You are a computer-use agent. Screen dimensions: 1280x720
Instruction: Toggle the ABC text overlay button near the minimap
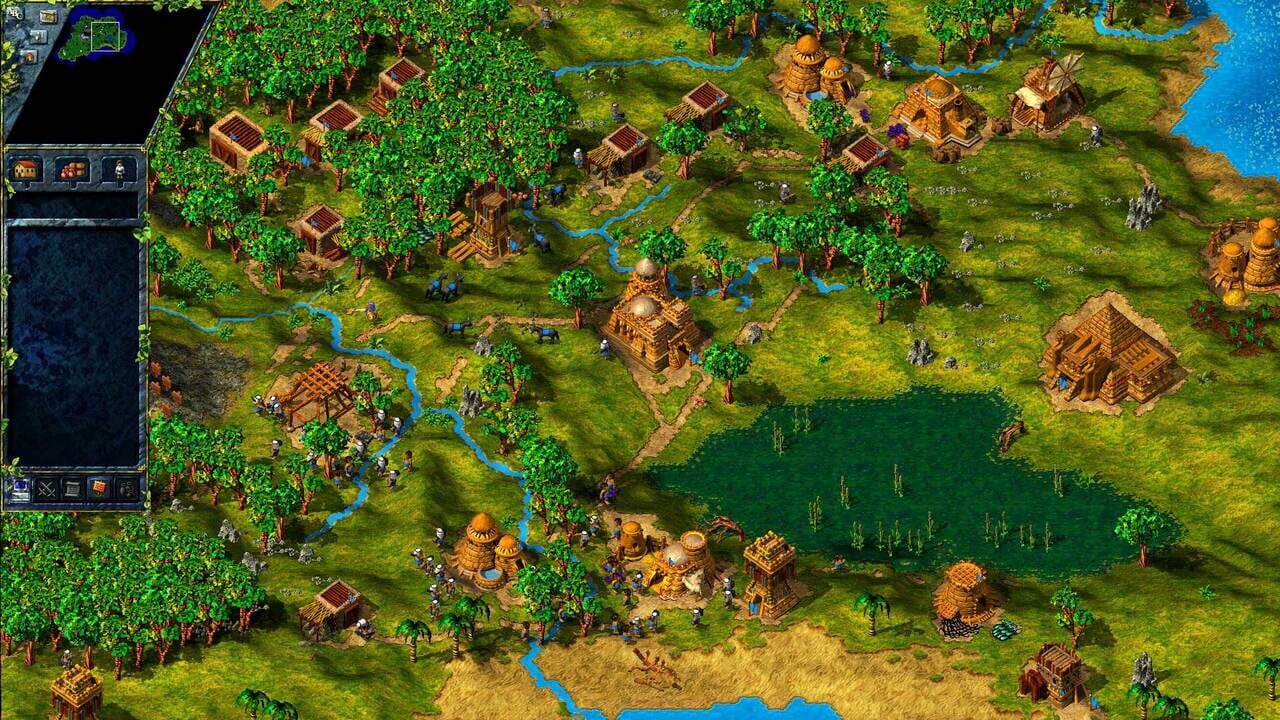pyautogui.click(x=12, y=13)
